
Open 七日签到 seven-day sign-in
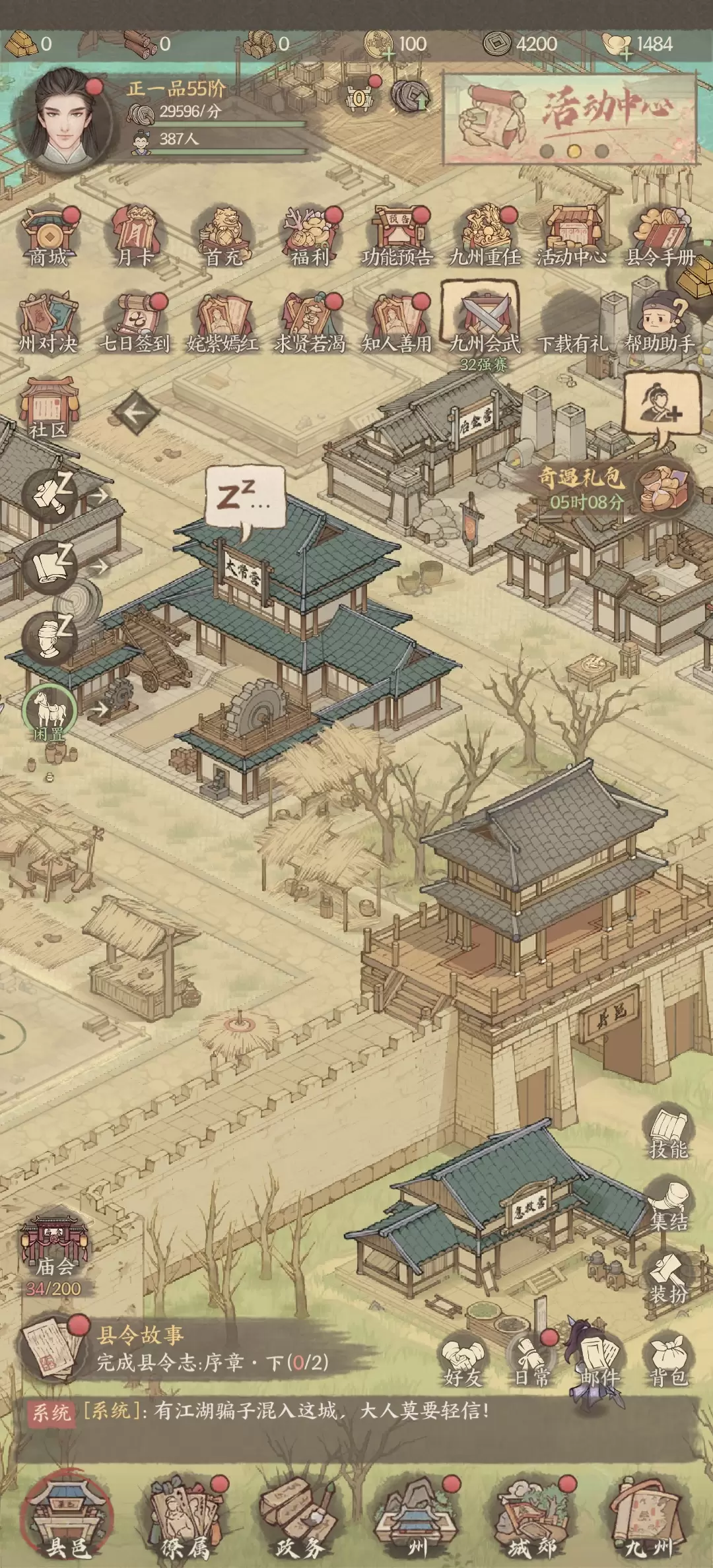134,323
